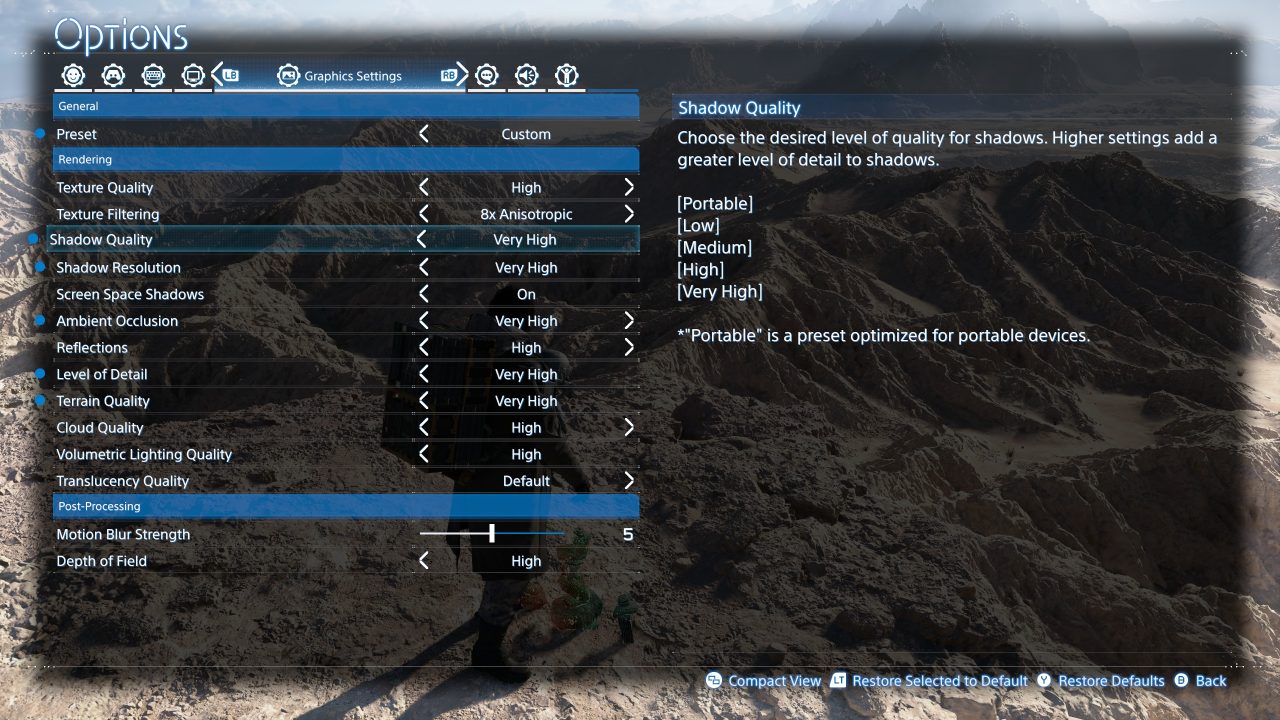Toggle Screen Space Shadows off

pos(422,293)
